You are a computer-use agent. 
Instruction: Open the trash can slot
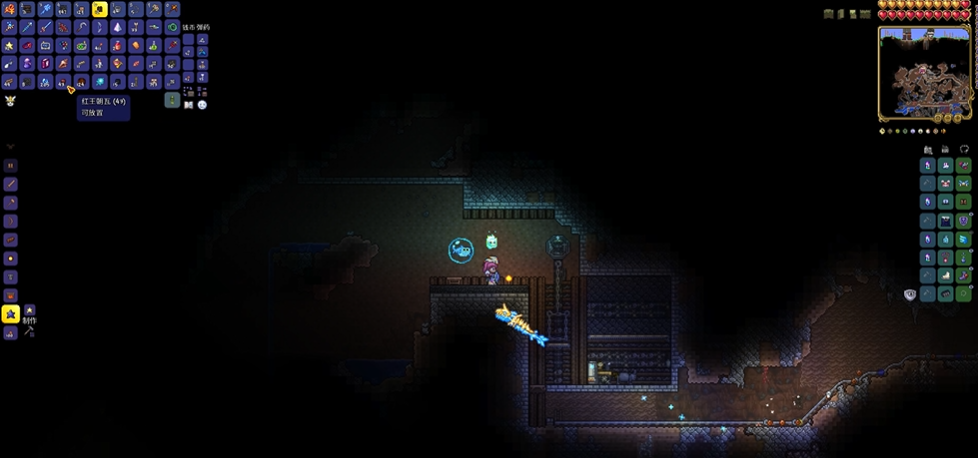click(x=172, y=100)
